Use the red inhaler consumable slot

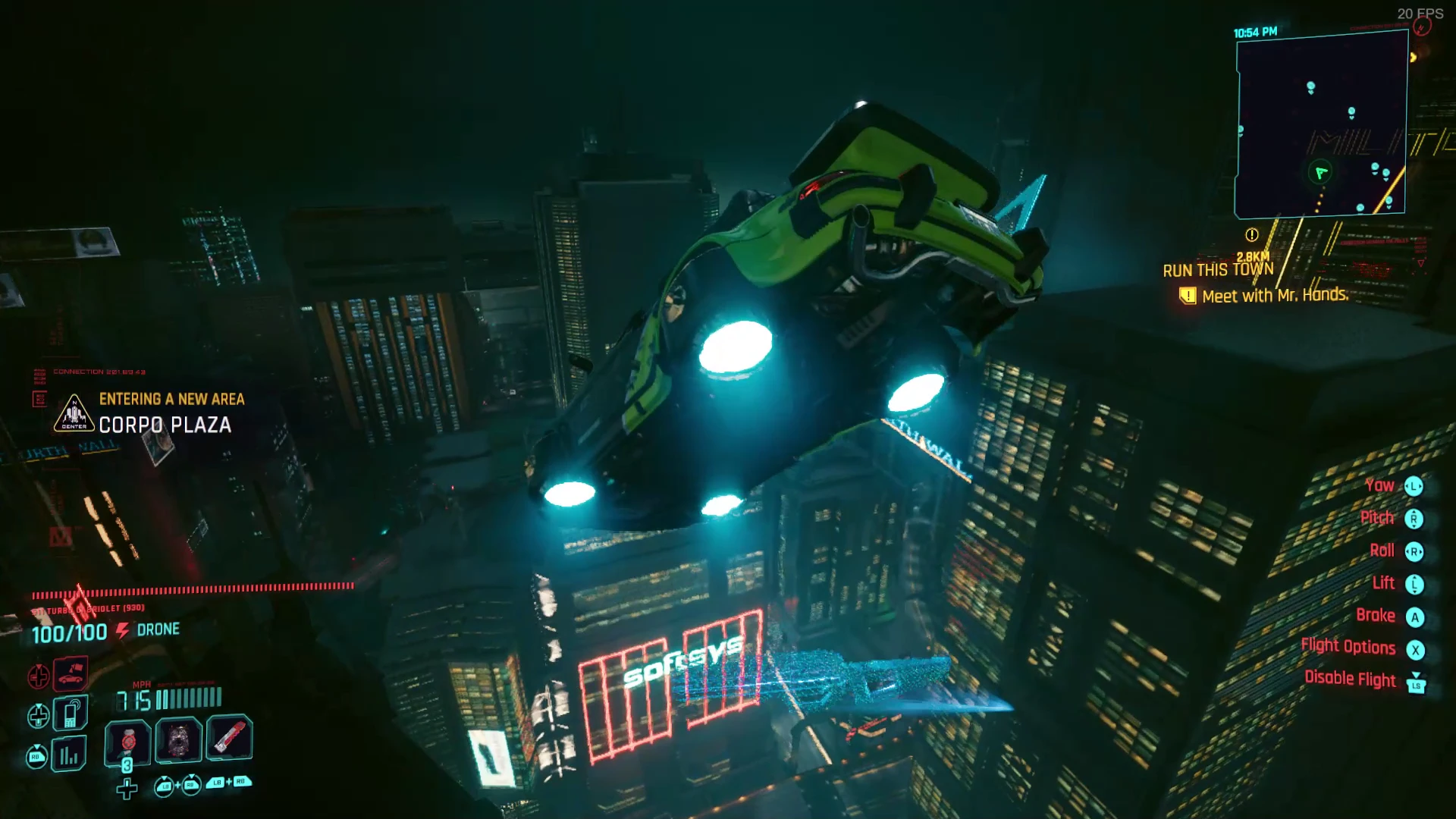point(229,737)
